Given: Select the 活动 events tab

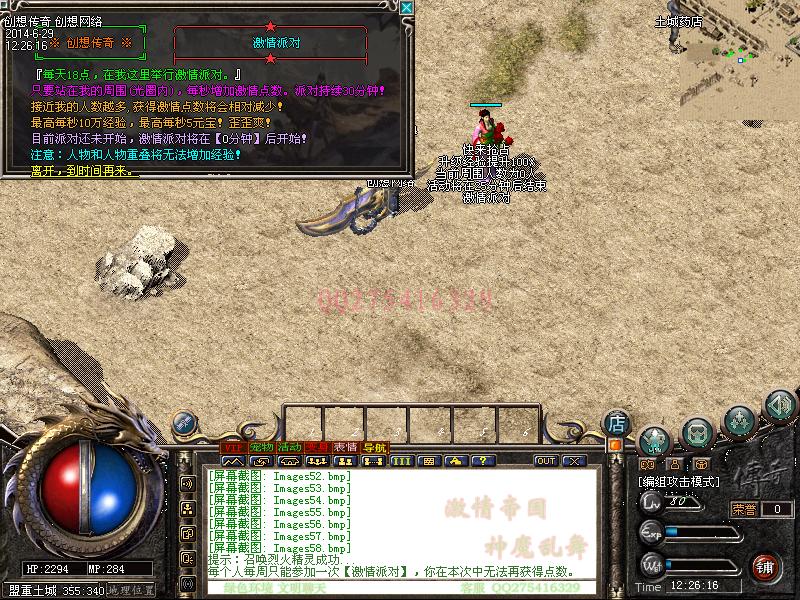Looking at the screenshot, I should point(289,447).
